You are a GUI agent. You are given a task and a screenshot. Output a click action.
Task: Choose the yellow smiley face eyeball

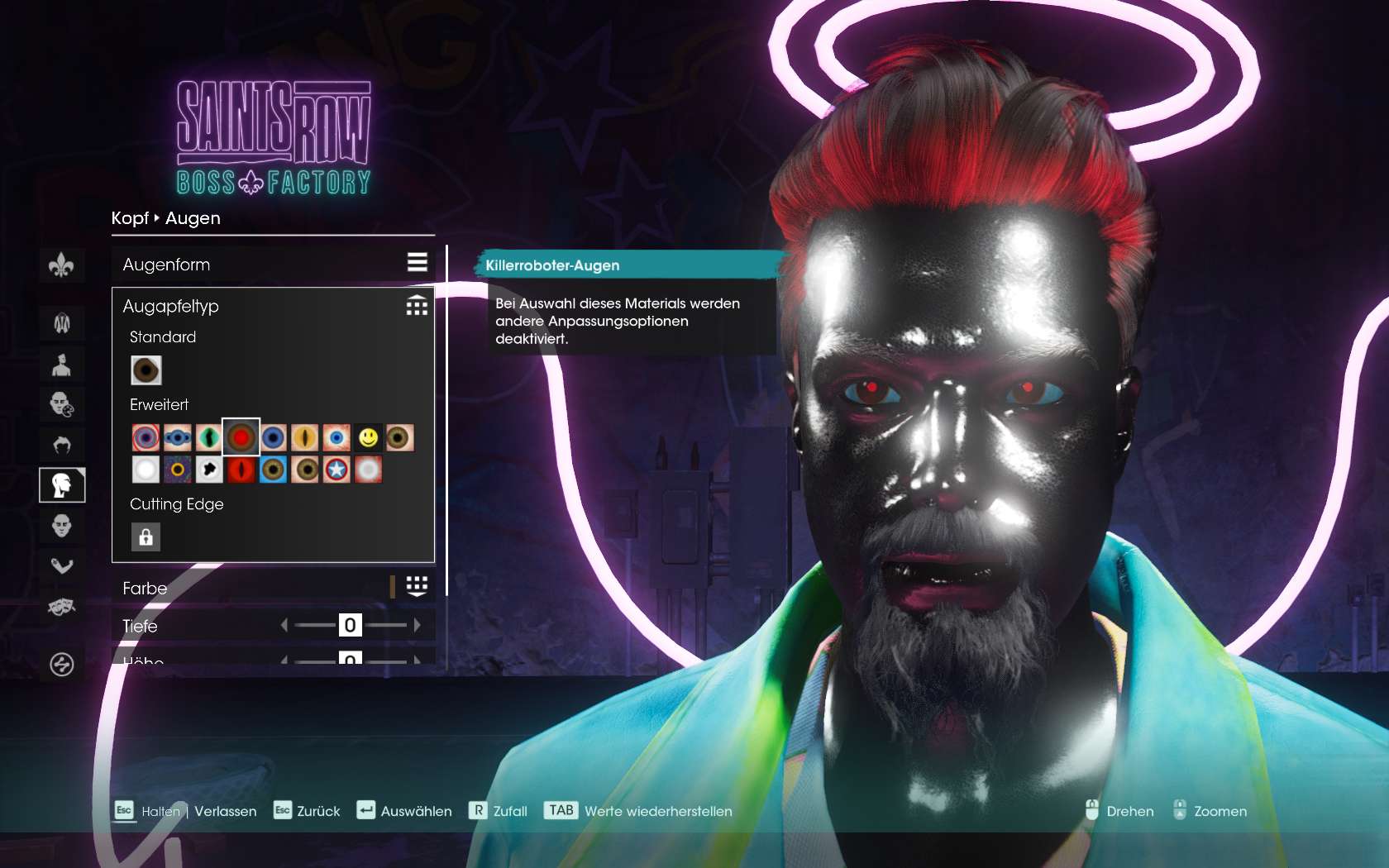368,437
